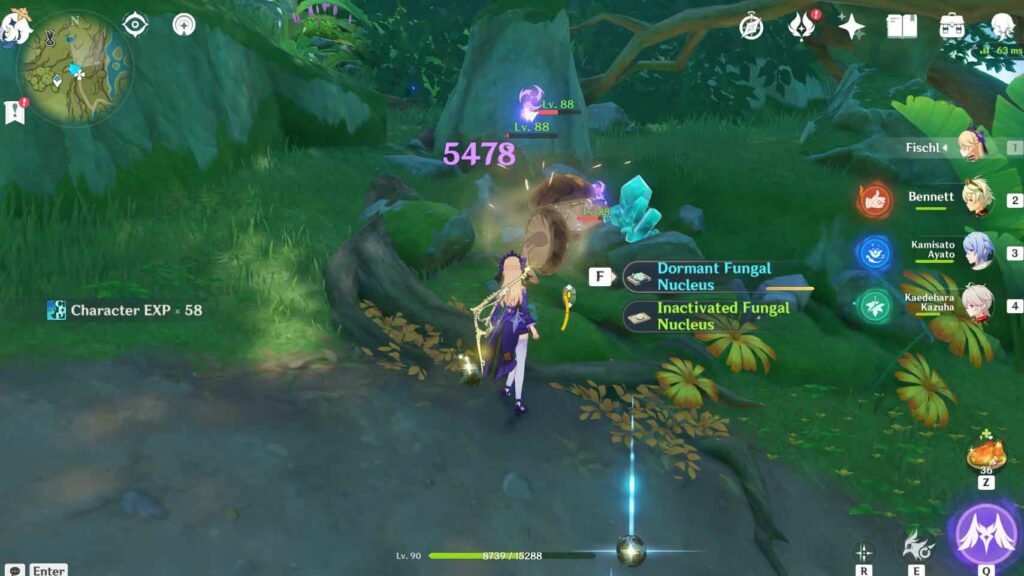
Task: Pick up the Dormant Fungal Nucleus
Action: coord(714,276)
